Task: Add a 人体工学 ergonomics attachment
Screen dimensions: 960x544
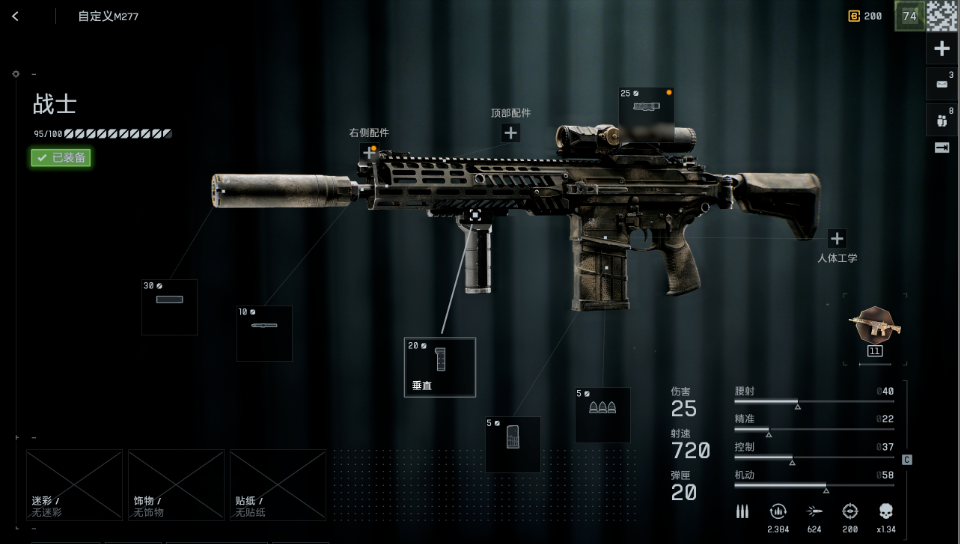Action: pos(837,239)
